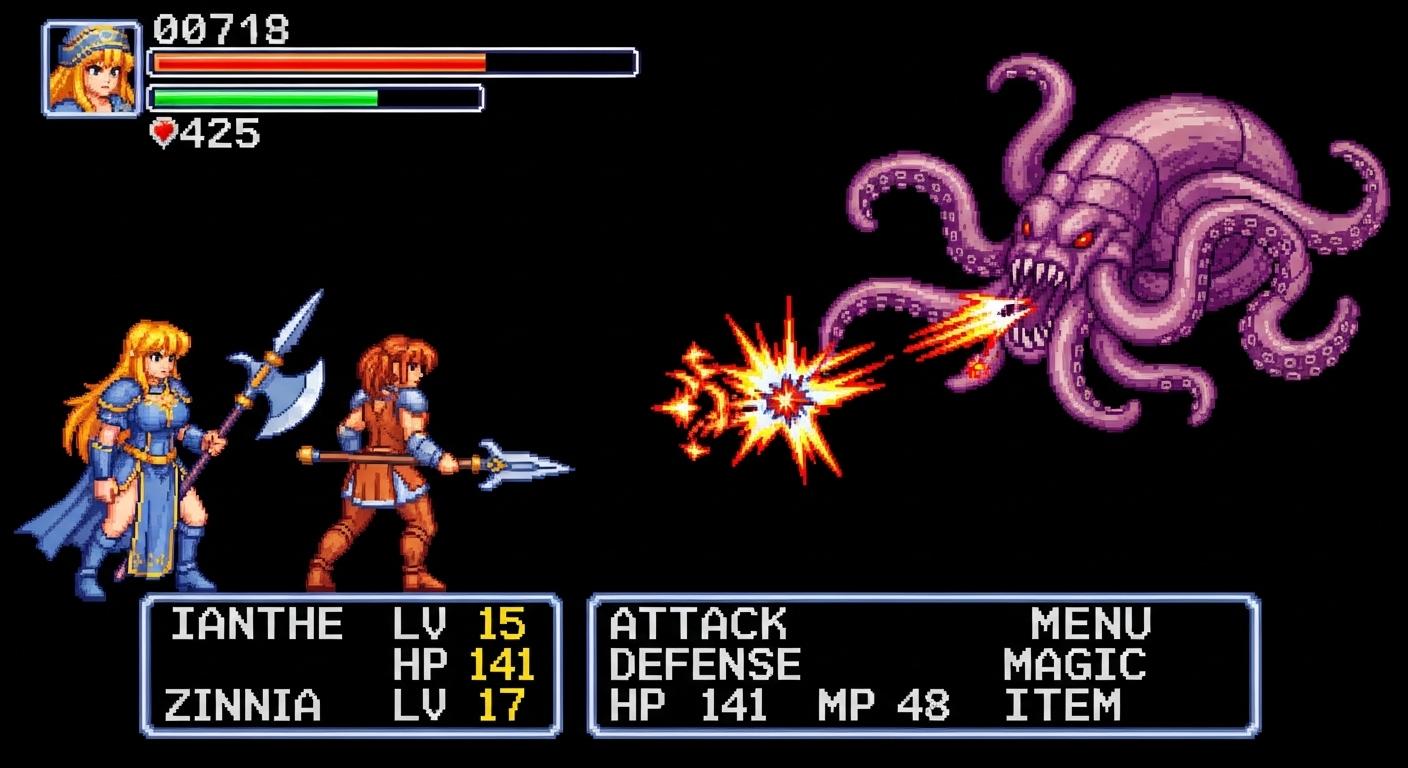Select the DEFENSE command
The image size is (1408, 768).
(705, 665)
